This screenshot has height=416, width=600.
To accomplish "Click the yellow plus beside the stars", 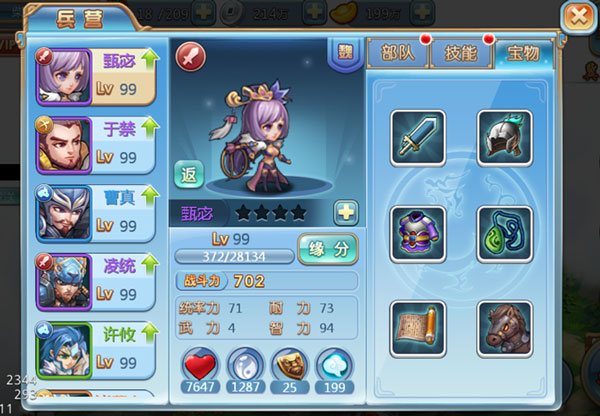I will pos(346,211).
